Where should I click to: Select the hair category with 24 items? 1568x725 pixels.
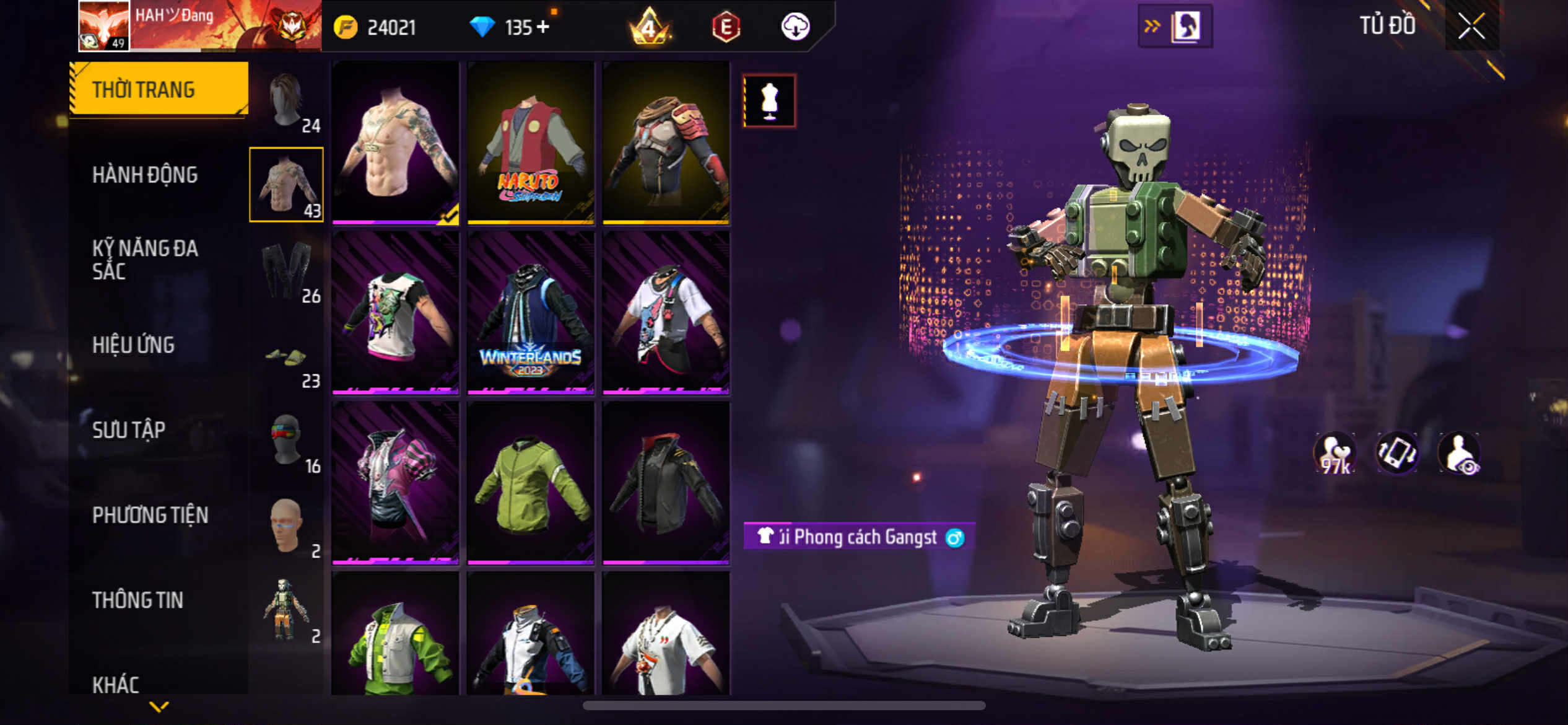[x=287, y=100]
